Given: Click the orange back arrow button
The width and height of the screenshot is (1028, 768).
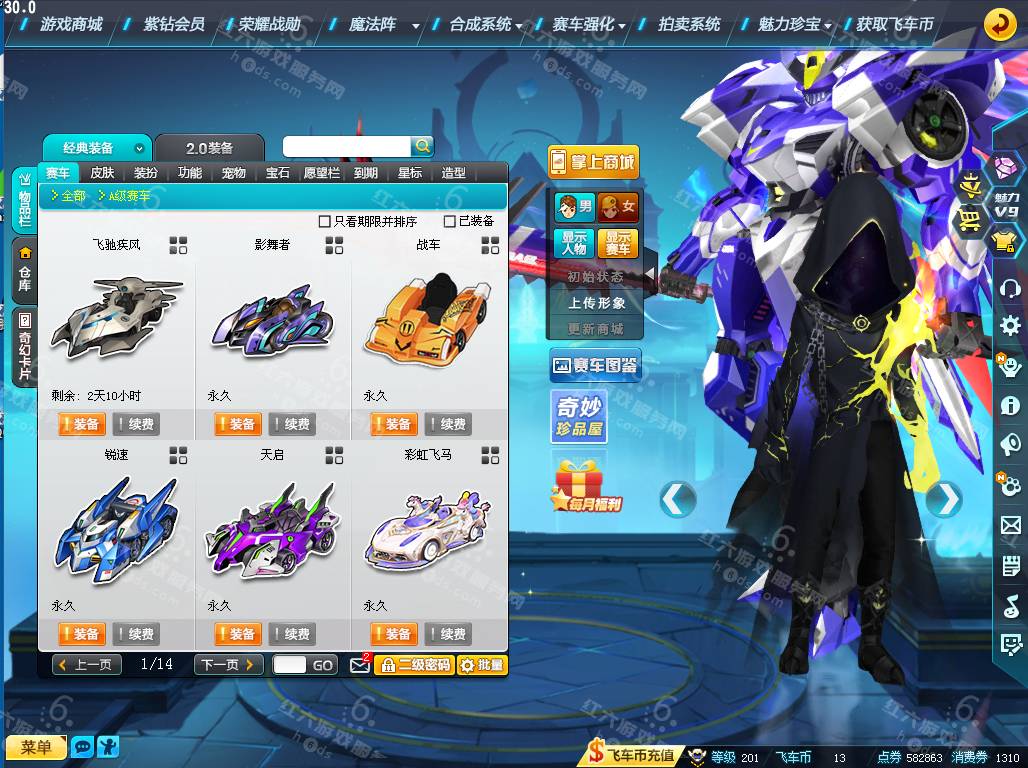Looking at the screenshot, I should [x=999, y=23].
